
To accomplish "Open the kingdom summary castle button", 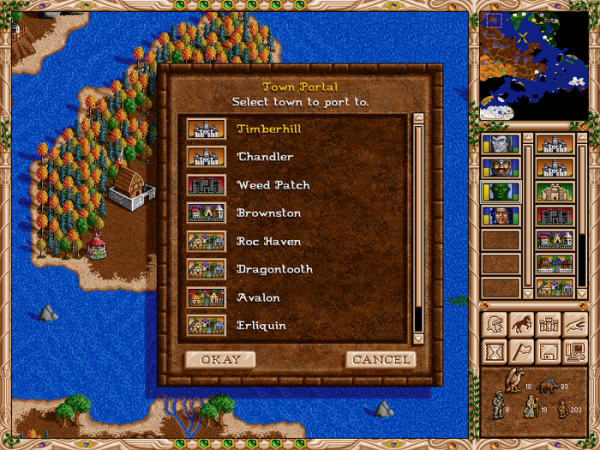I will [x=548, y=323].
